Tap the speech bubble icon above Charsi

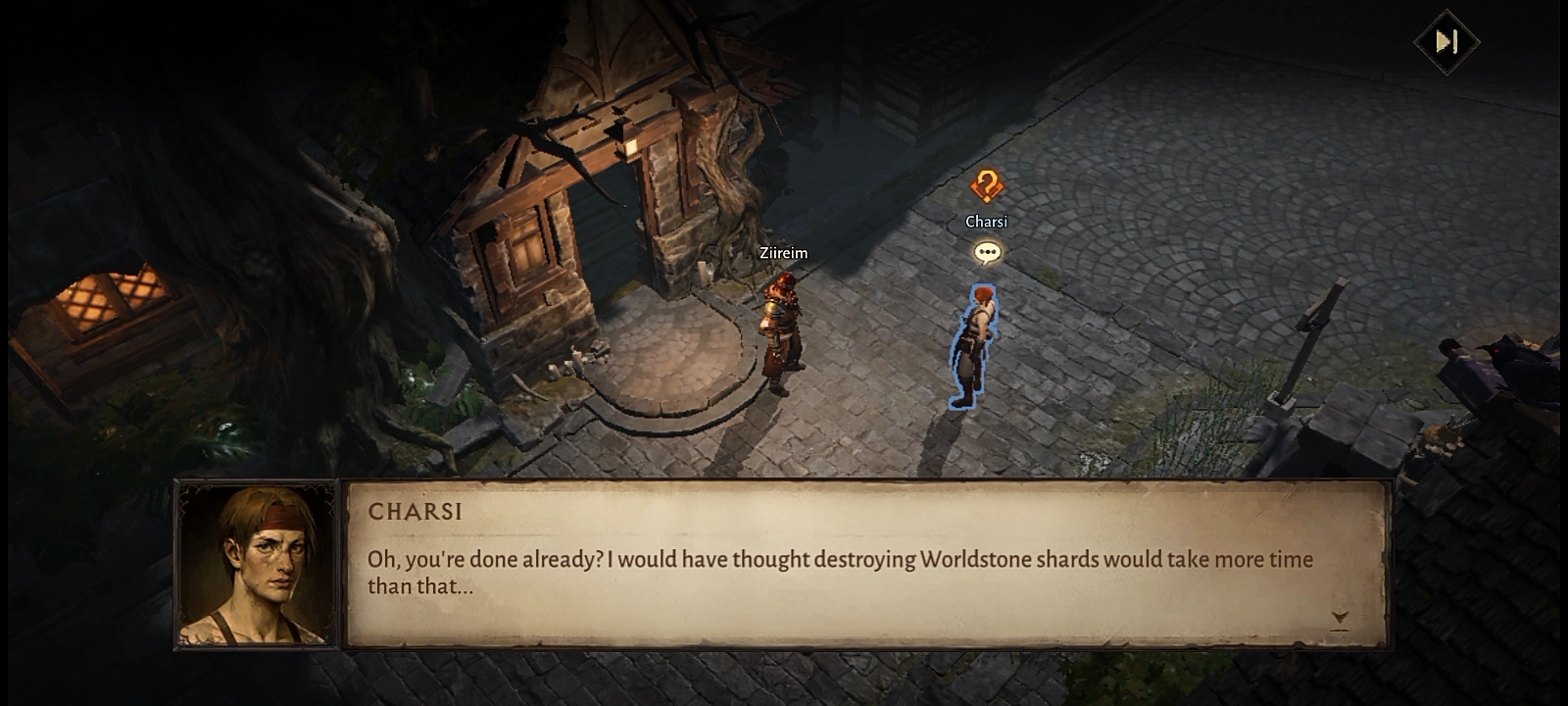click(x=987, y=253)
